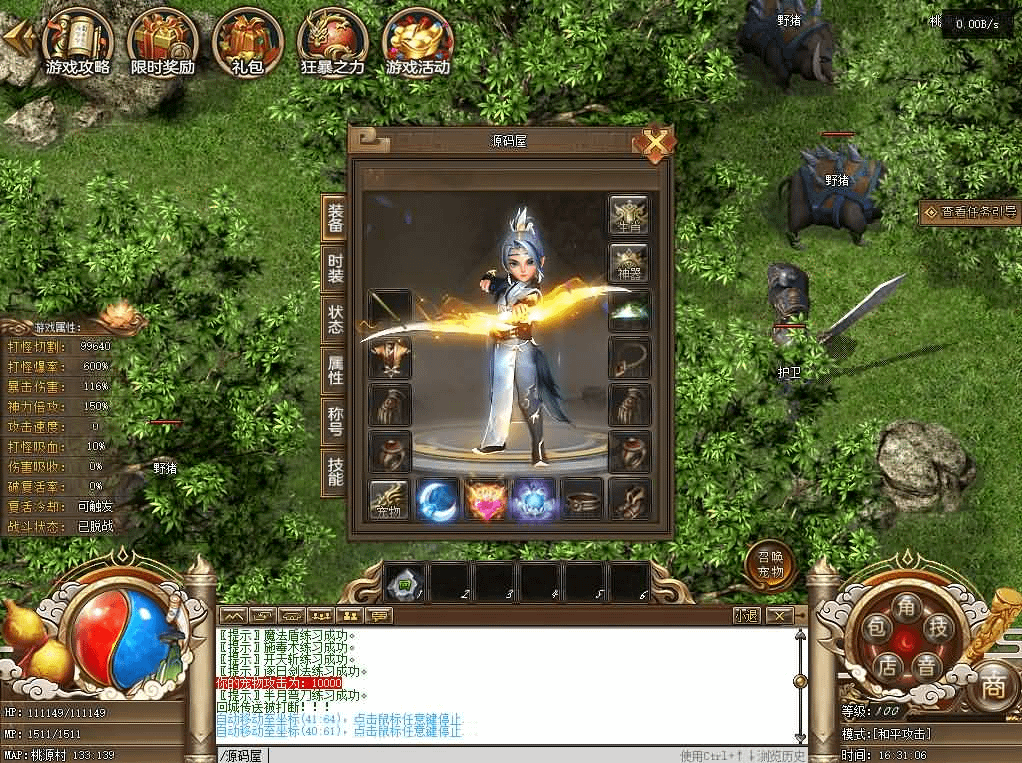Image resolution: width=1022 pixels, height=763 pixels.
Task: Open the 狂暴之力 berserk power icon
Action: [333, 42]
